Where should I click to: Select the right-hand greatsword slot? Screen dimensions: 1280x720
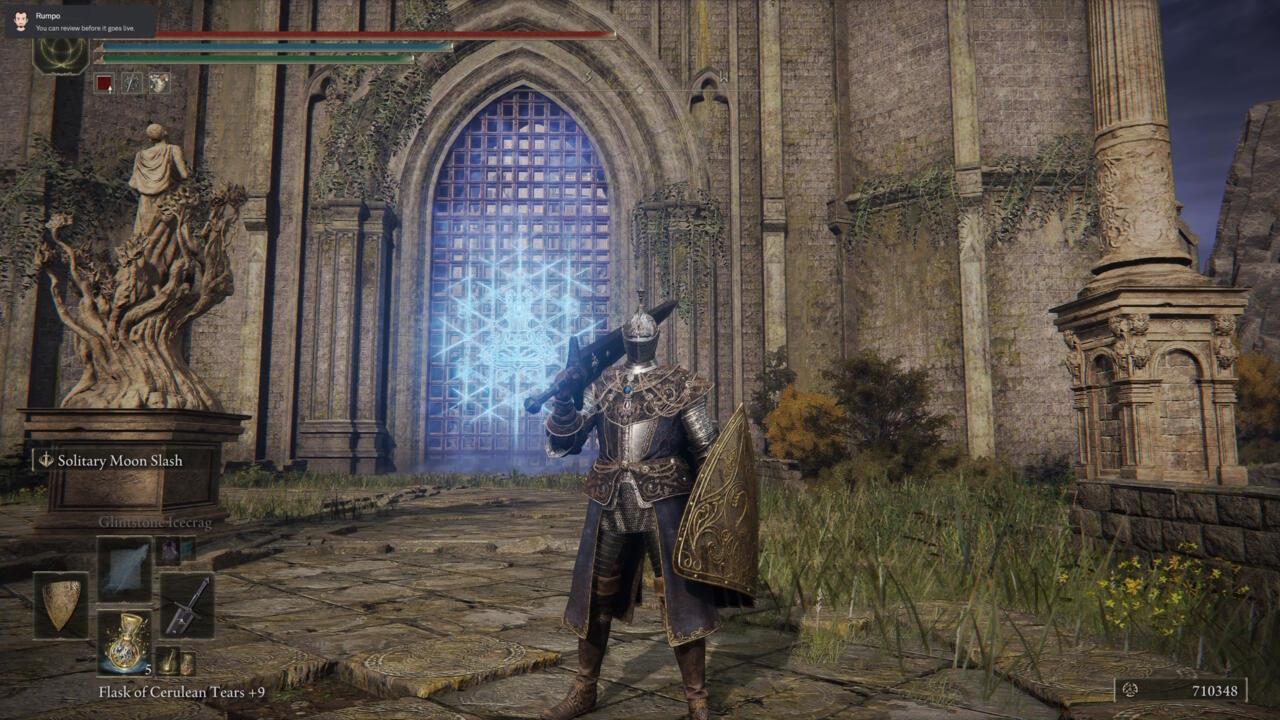point(186,605)
